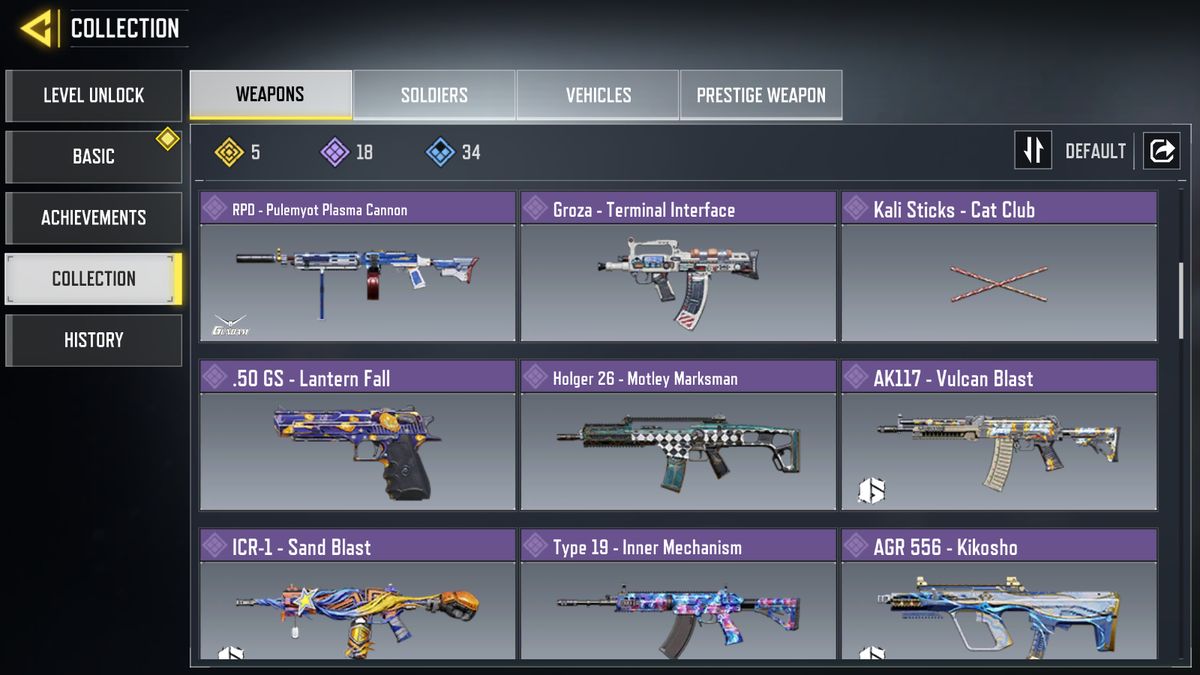Click the share arrow icon

(x=1162, y=151)
